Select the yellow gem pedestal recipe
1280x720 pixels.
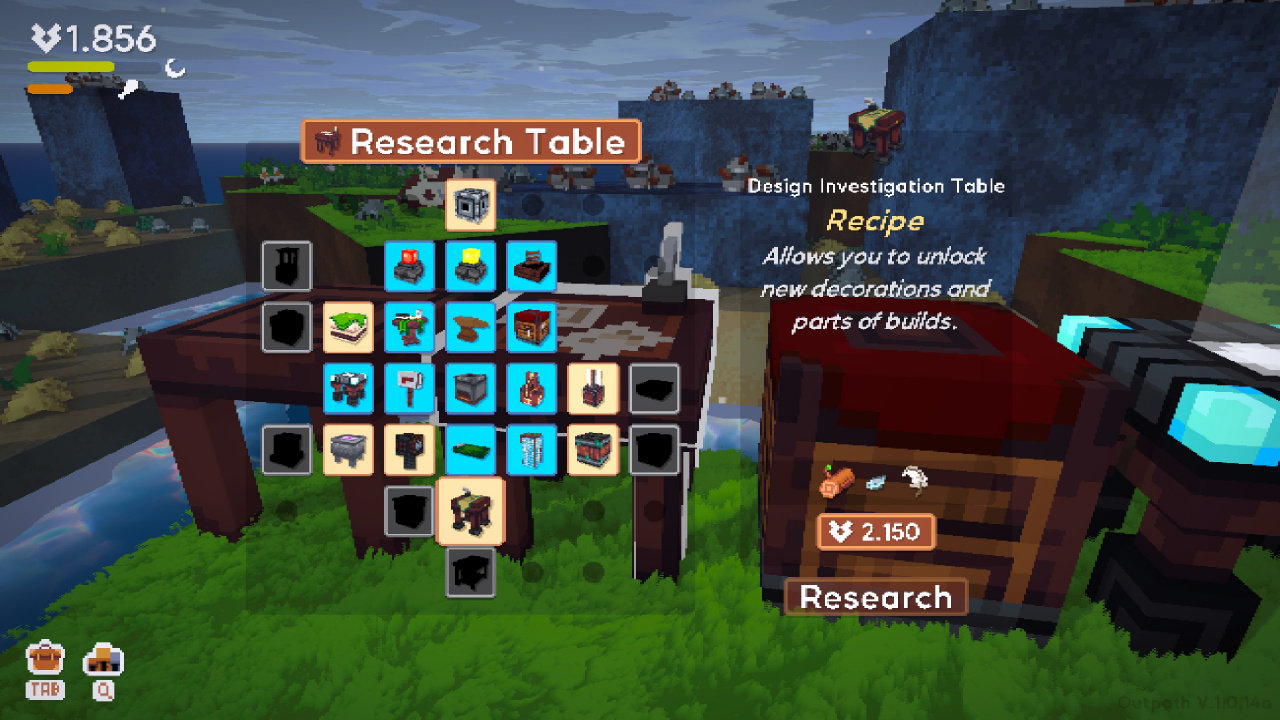pyautogui.click(x=470, y=266)
